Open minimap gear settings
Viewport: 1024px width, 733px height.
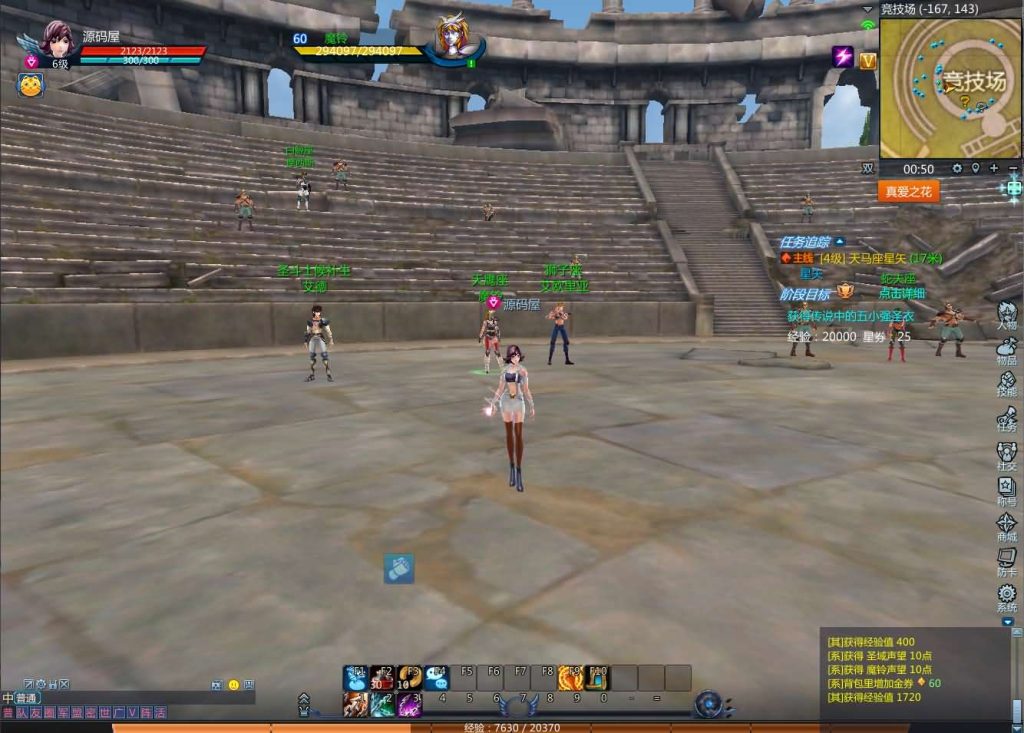click(x=957, y=169)
